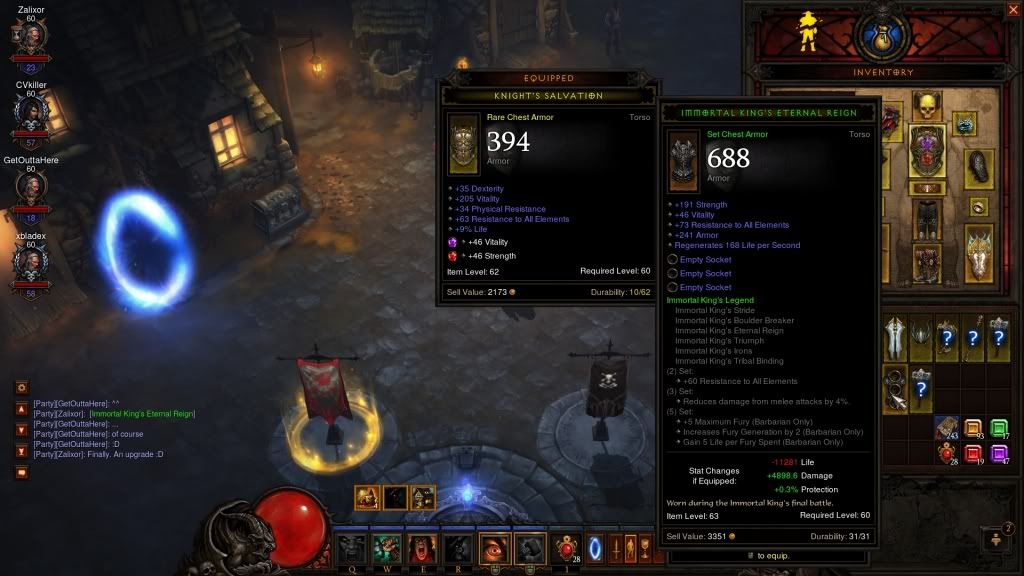Select the equipped chest armor slot
The height and width of the screenshot is (576, 1024).
tap(927, 152)
